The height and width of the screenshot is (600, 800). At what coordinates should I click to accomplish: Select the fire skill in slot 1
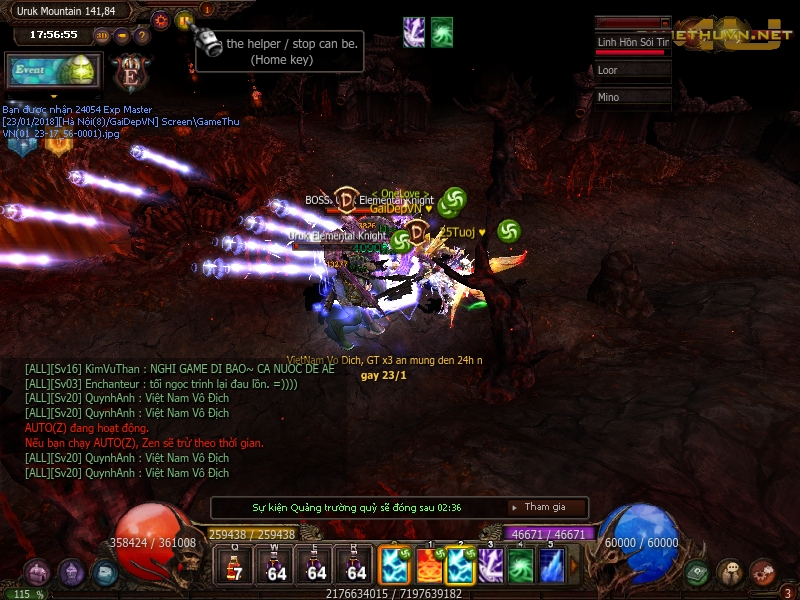point(429,566)
